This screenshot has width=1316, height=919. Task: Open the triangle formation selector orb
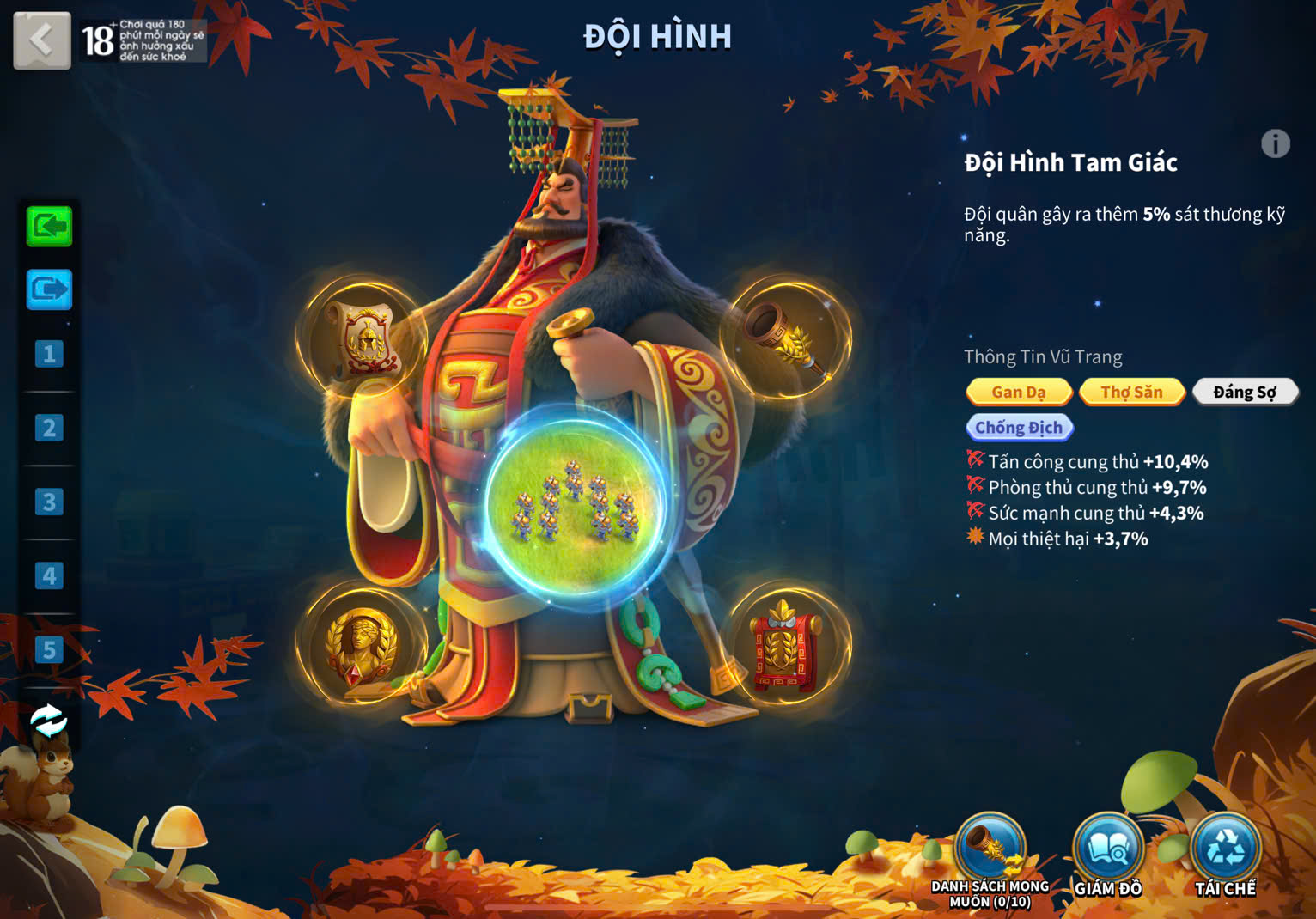point(575,504)
